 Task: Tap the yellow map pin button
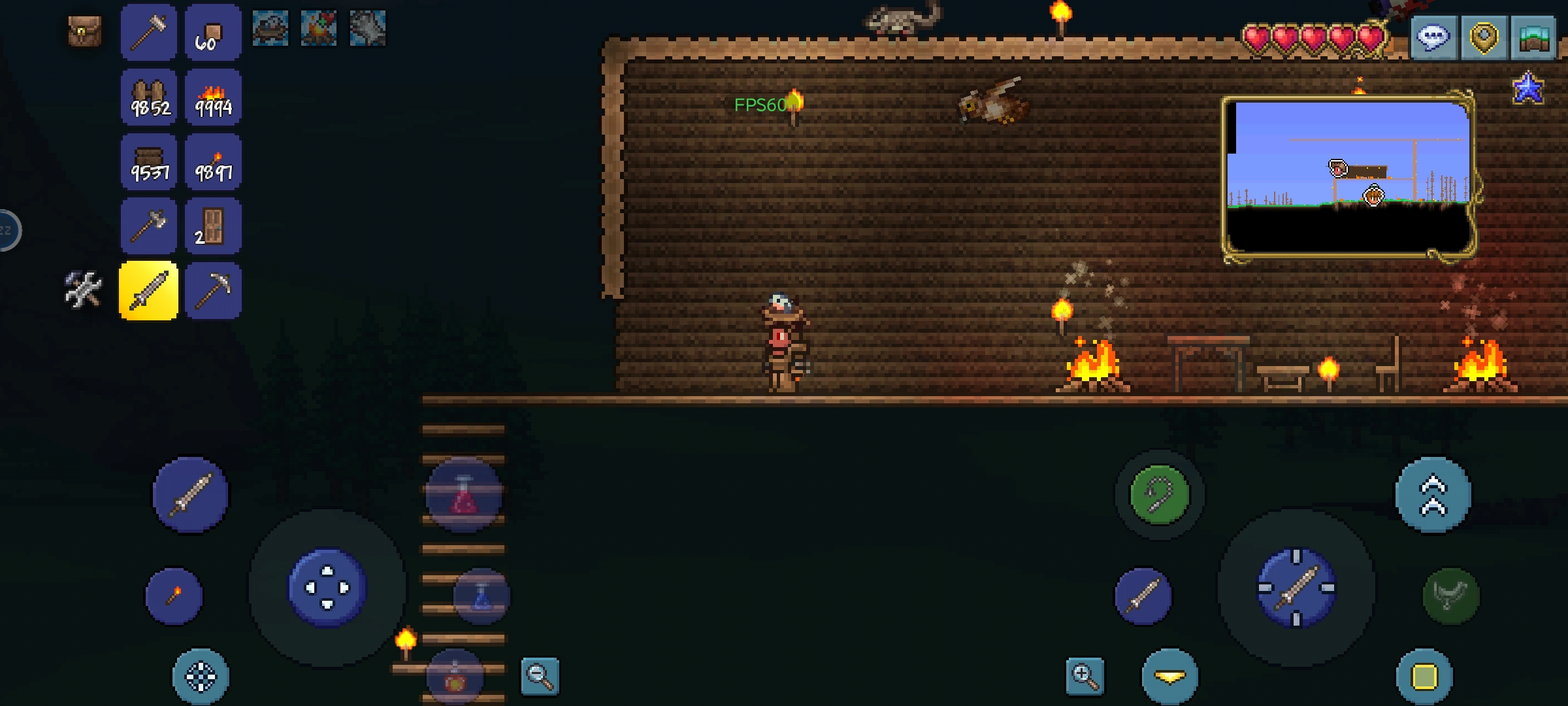pos(1483,37)
